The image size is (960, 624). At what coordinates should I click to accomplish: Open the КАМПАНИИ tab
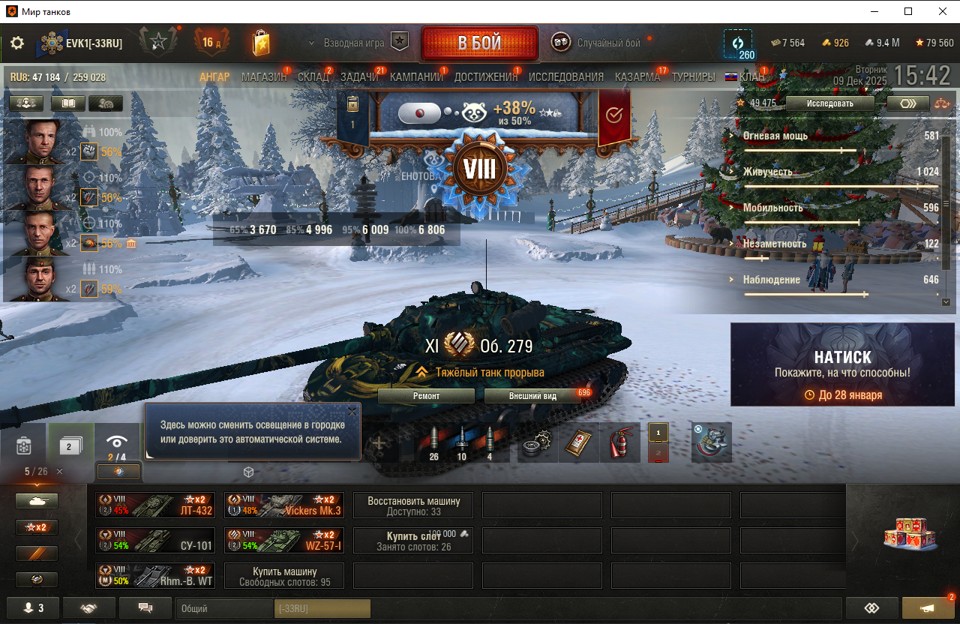click(416, 77)
